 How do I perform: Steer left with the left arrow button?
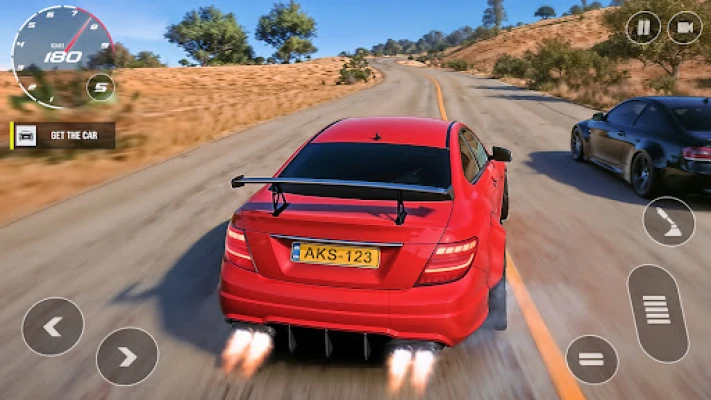(52, 327)
